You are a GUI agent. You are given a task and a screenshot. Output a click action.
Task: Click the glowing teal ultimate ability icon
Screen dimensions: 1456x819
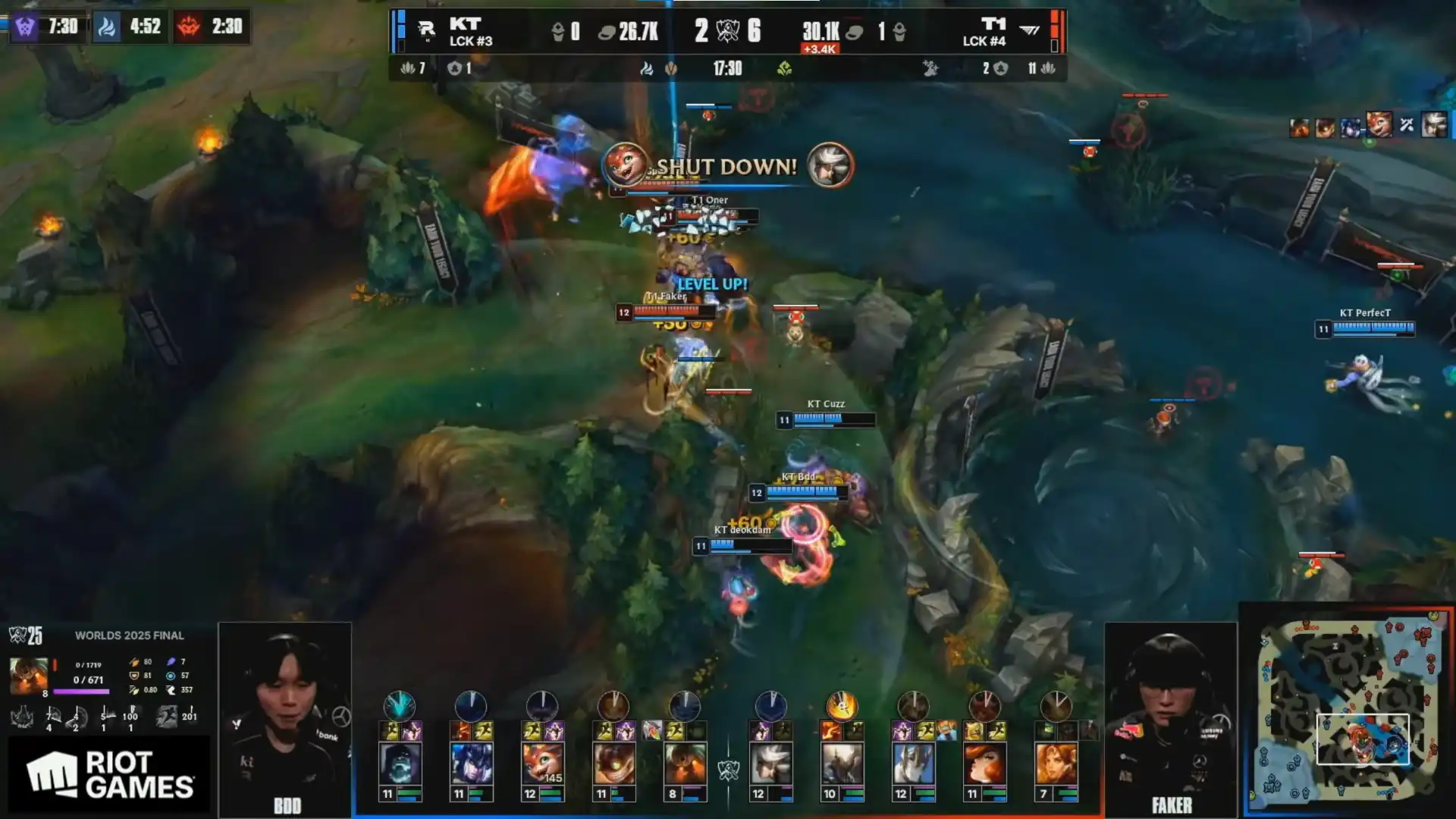(400, 706)
